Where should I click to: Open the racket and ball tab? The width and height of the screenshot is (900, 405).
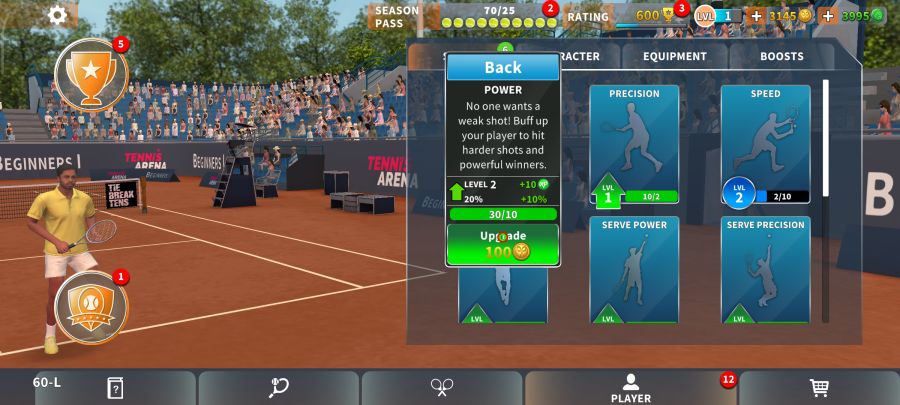coord(279,388)
